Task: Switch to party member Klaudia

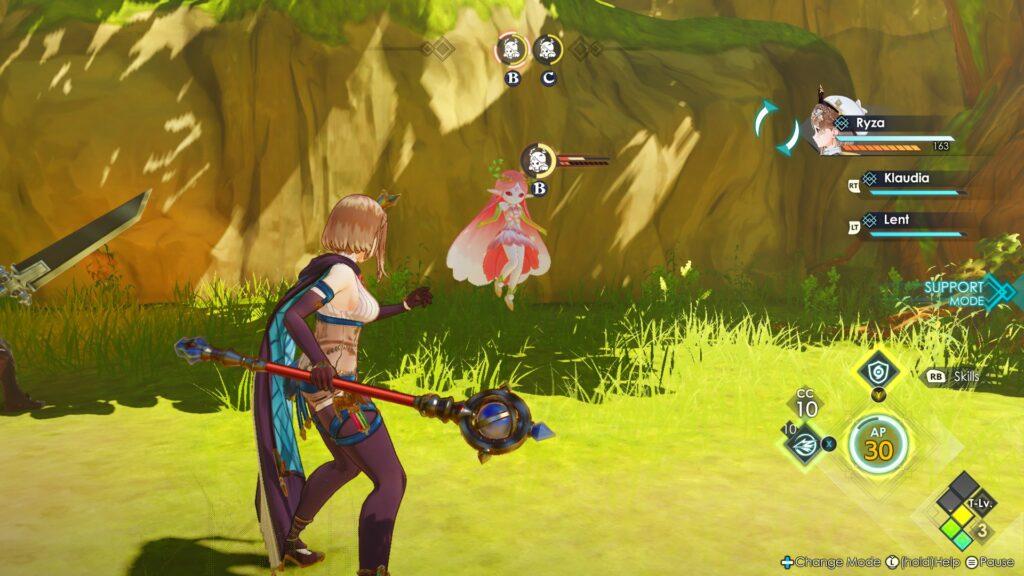Action: click(906, 179)
